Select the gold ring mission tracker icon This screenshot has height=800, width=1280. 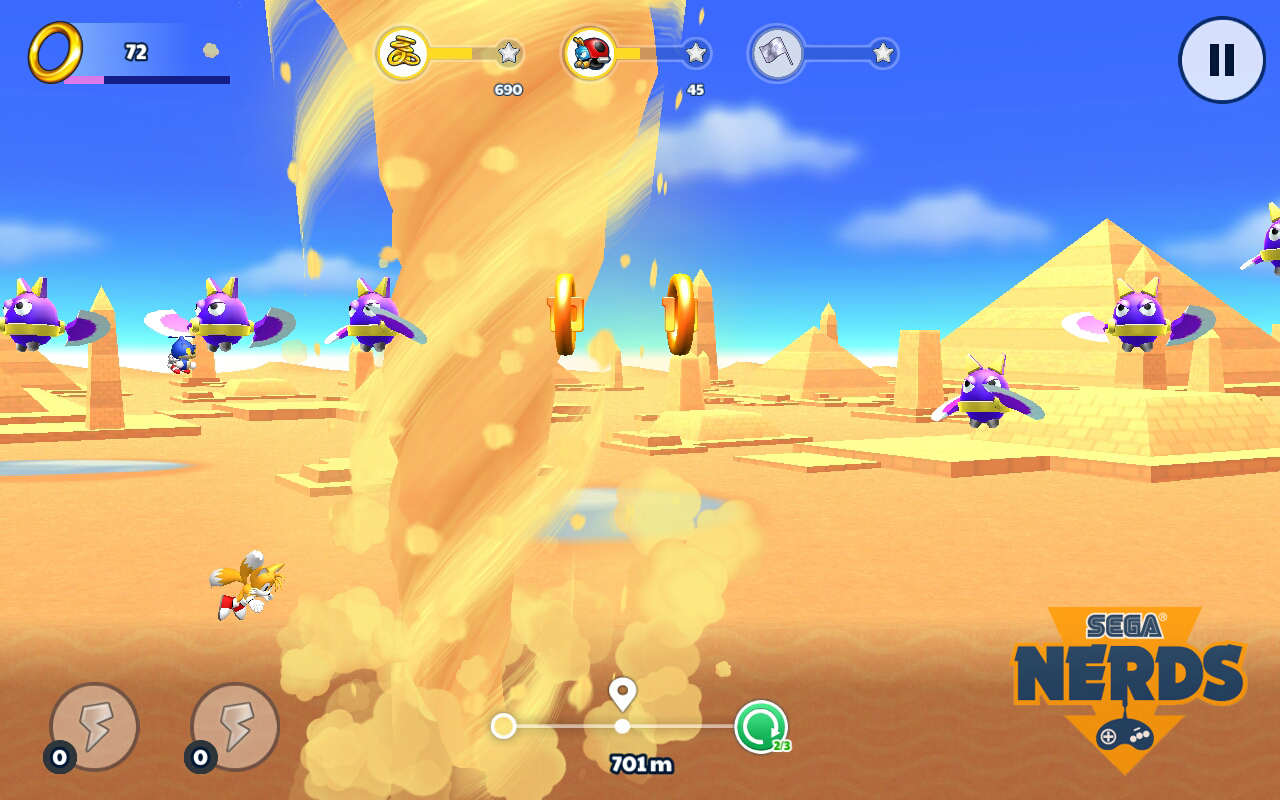point(403,54)
